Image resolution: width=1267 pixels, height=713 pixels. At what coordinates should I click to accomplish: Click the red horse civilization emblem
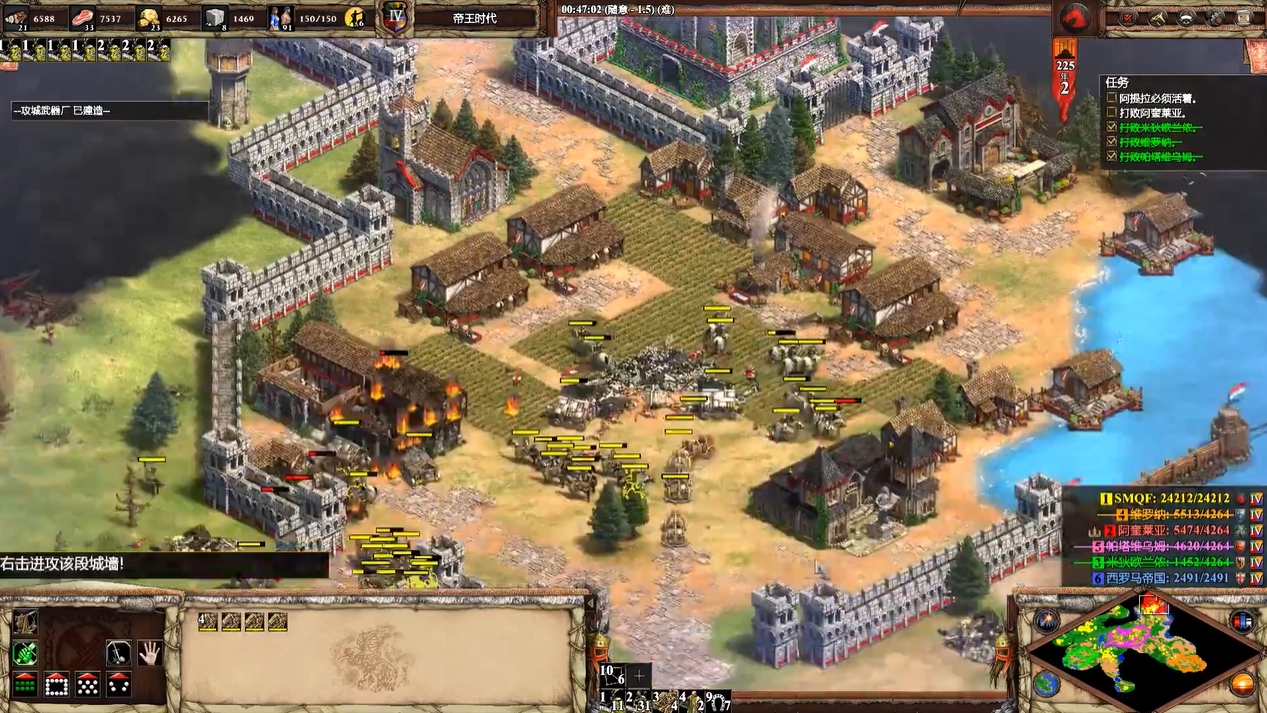[x=1075, y=17]
